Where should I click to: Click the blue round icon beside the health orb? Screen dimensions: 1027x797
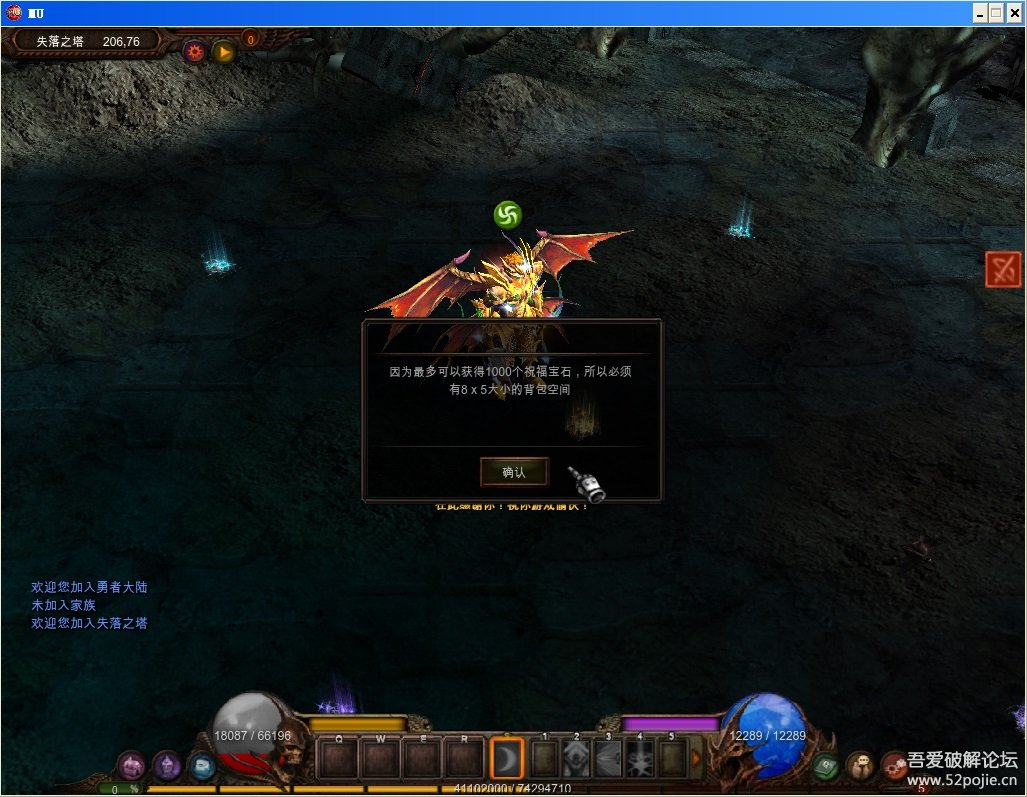pos(201,766)
